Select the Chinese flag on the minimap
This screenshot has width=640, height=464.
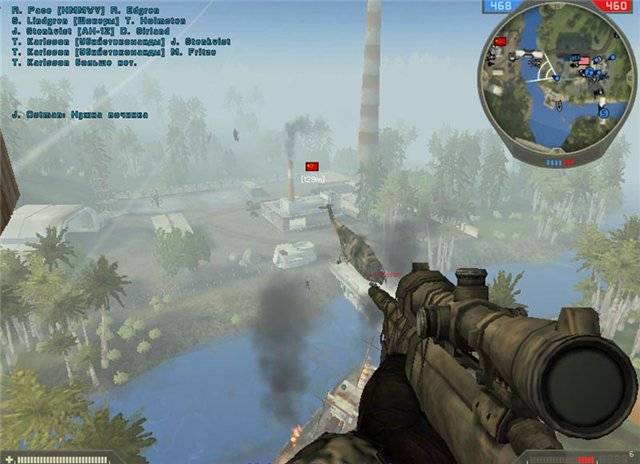pyautogui.click(x=502, y=42)
